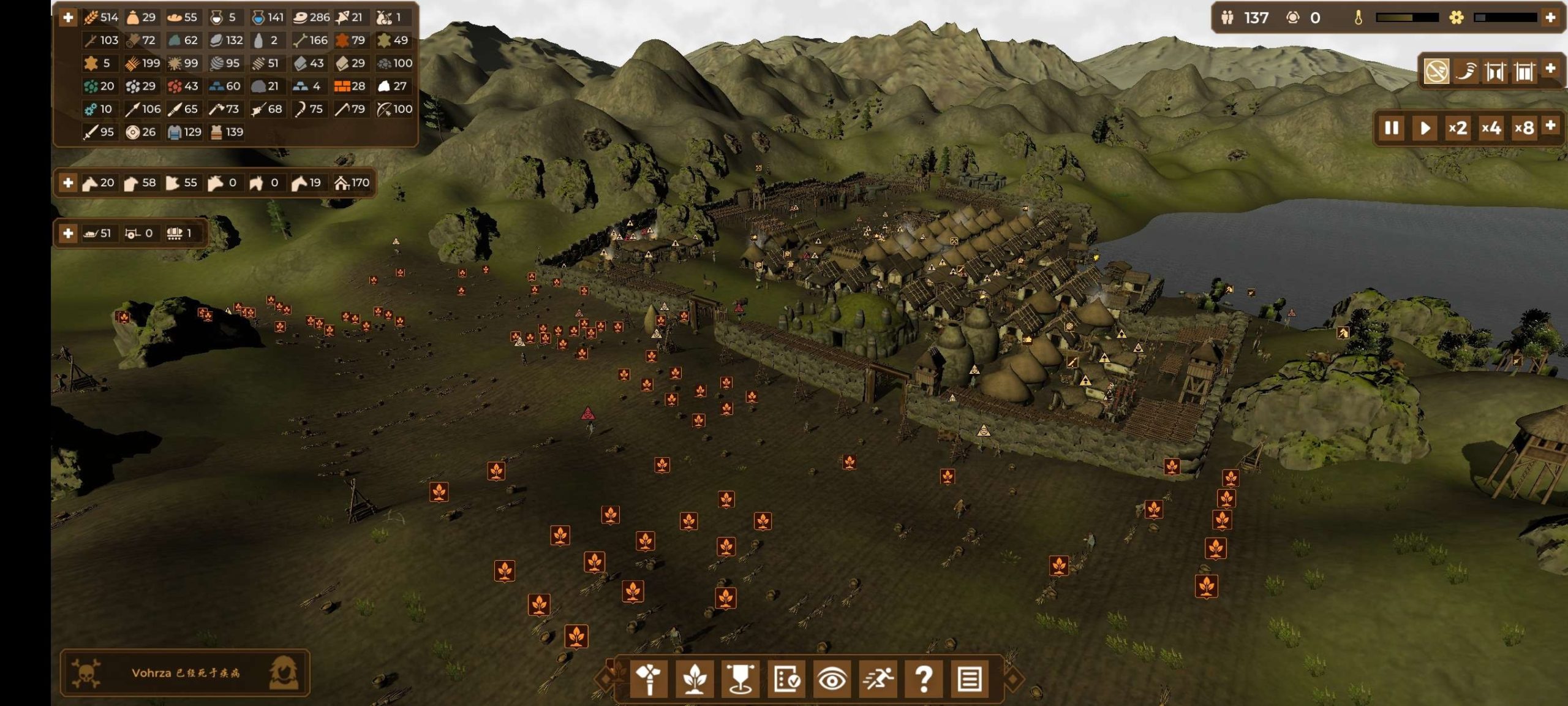Viewport: 1568px width, 706px height.
Task: Expand the vehicles panel with its plus
Action: 67,233
